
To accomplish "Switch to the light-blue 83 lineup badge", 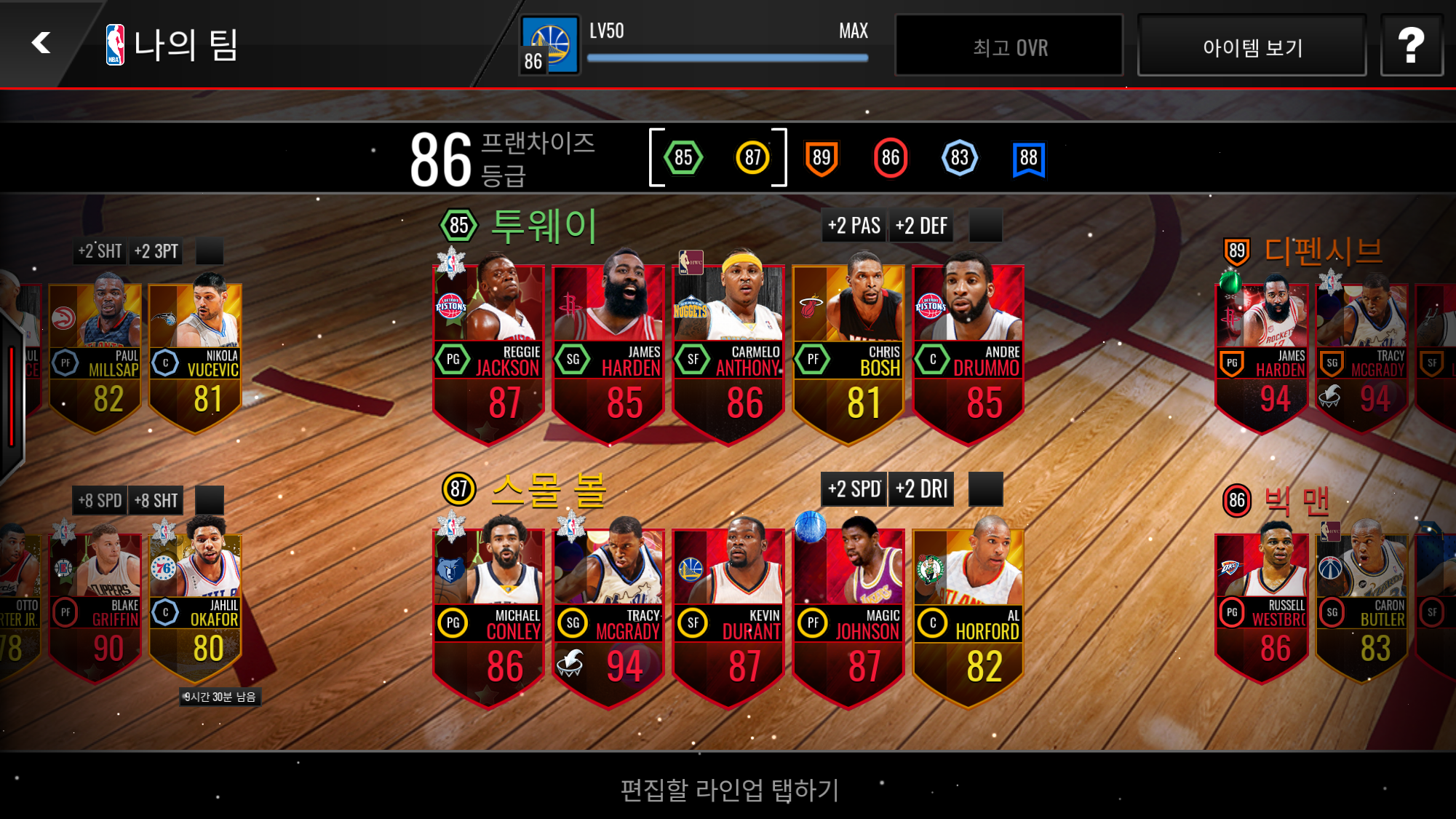I will click(x=960, y=157).
